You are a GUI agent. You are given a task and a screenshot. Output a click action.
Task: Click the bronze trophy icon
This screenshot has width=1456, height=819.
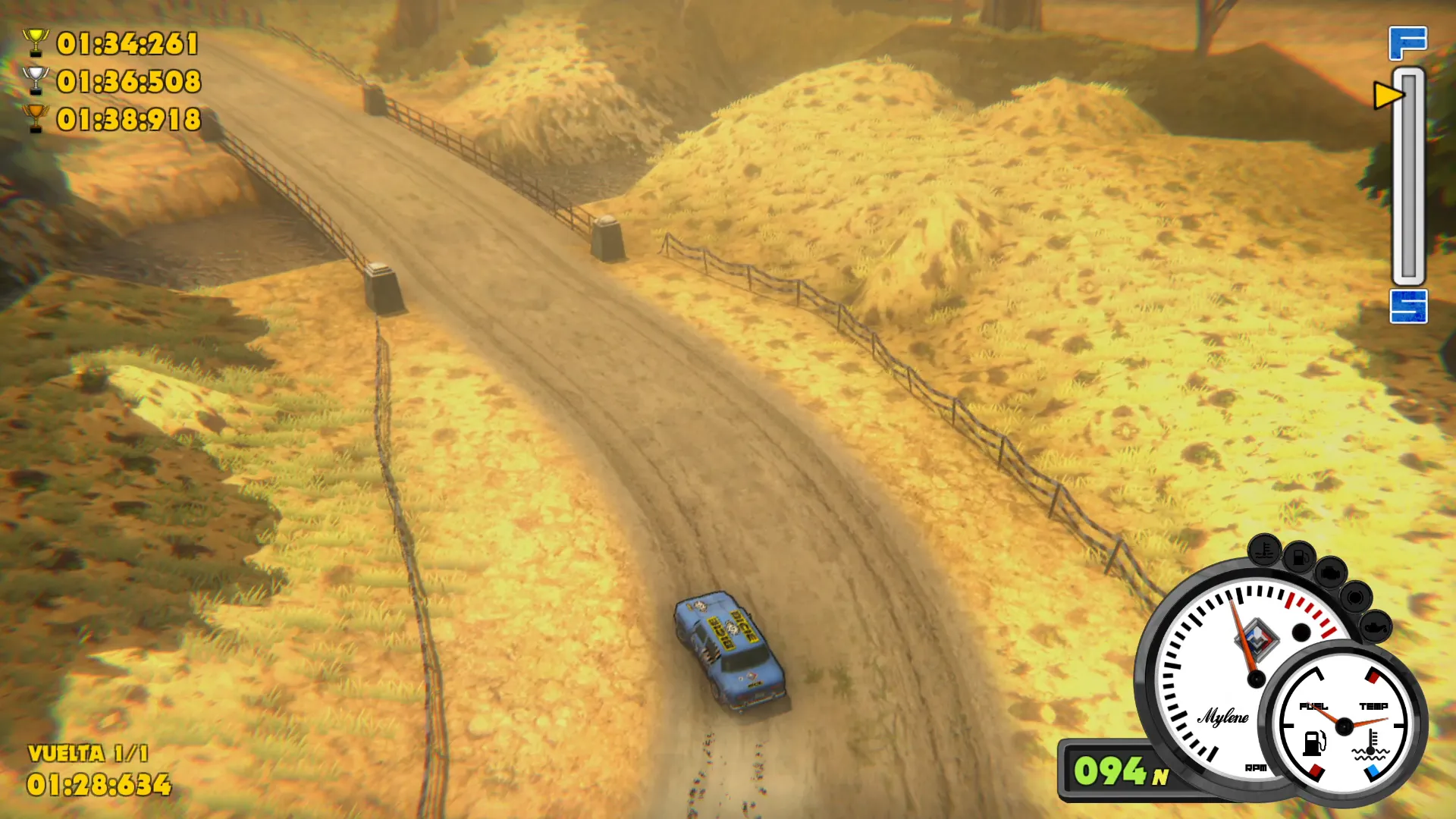pos(36,118)
